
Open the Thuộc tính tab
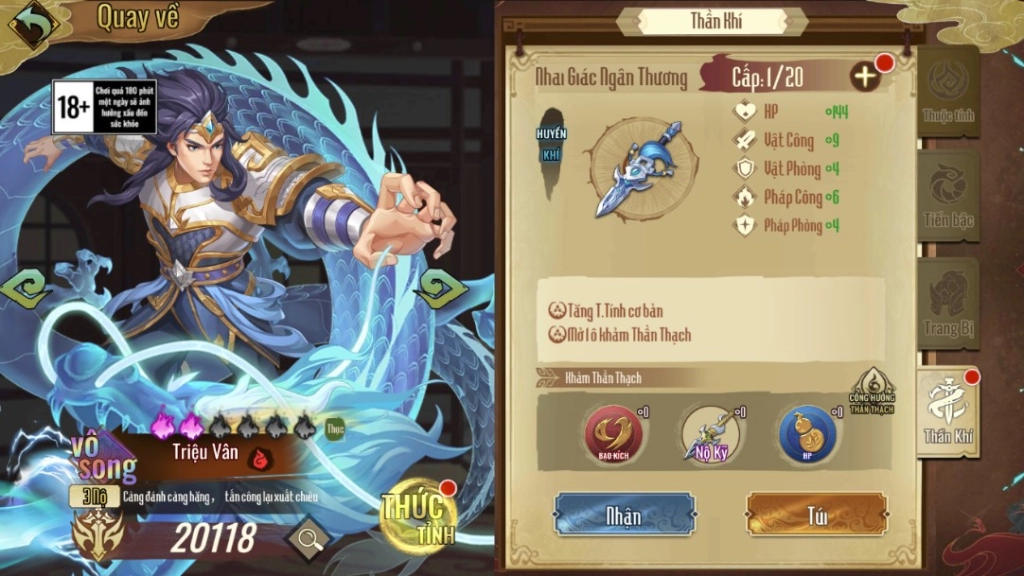click(x=947, y=94)
